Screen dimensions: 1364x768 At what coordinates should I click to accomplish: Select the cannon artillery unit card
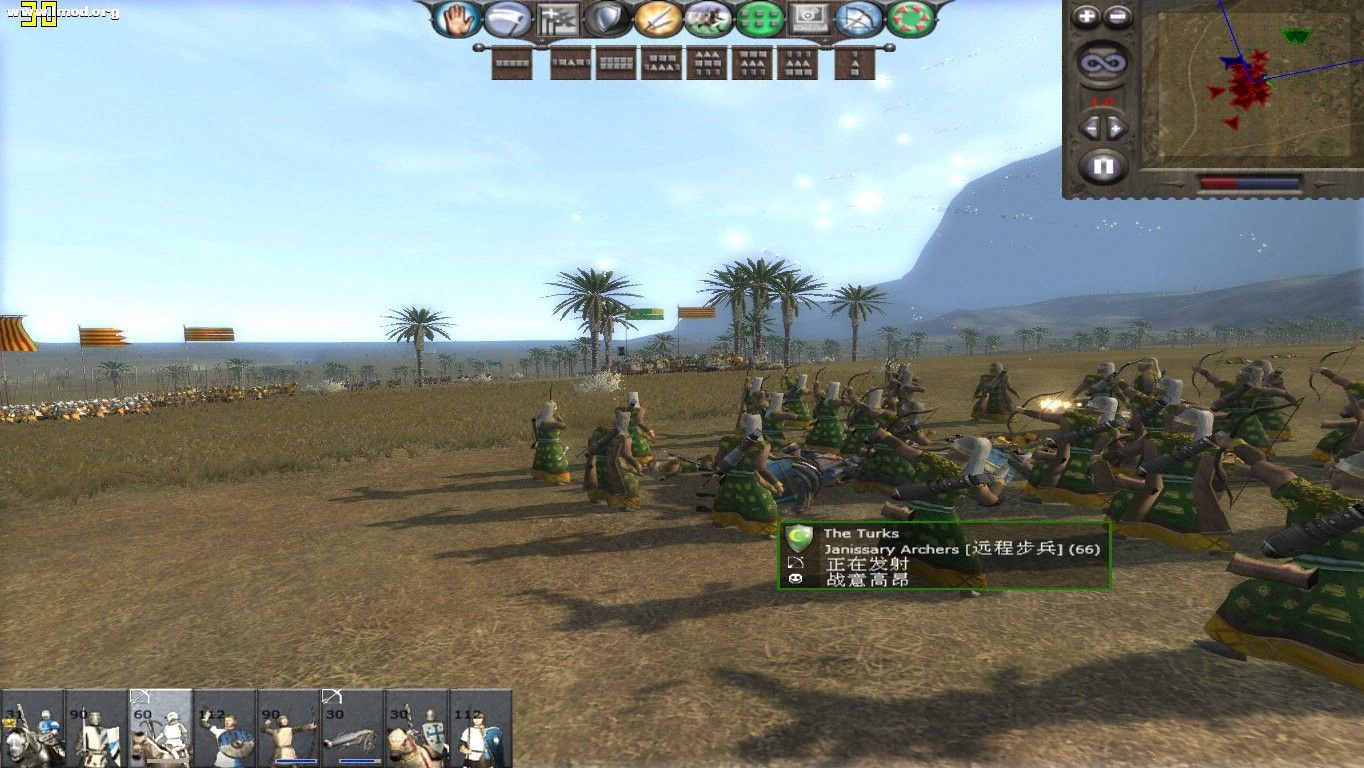click(x=352, y=729)
